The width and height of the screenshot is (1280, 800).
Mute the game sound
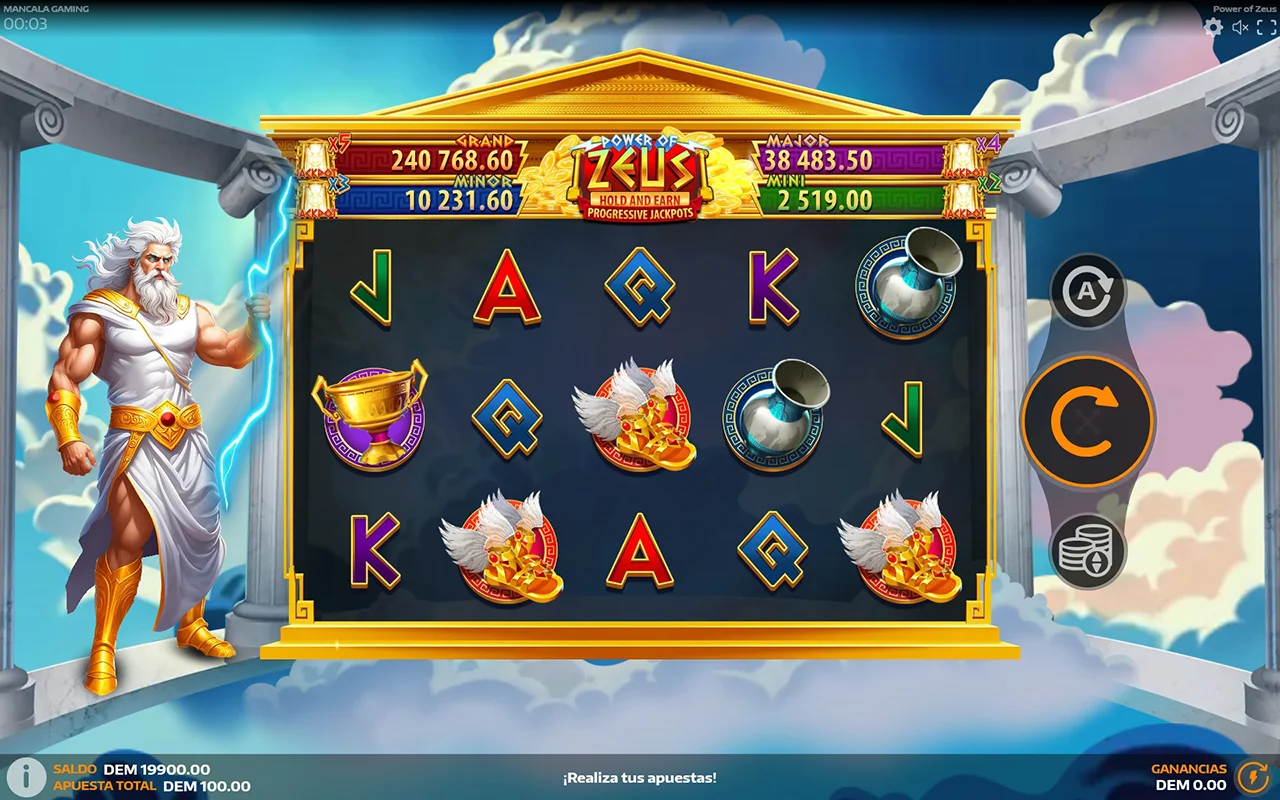pyautogui.click(x=1240, y=27)
